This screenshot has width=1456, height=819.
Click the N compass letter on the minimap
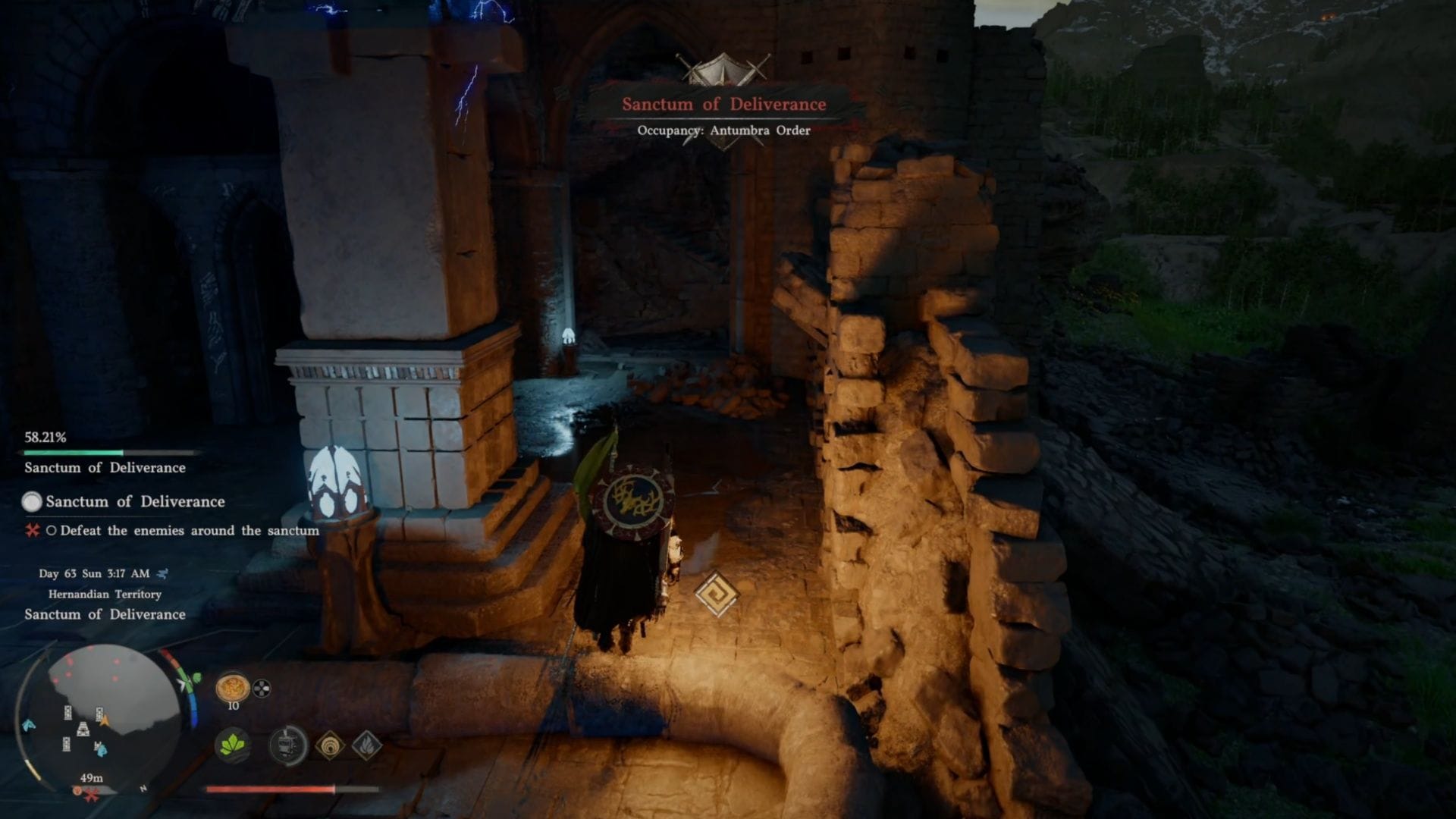click(x=143, y=788)
